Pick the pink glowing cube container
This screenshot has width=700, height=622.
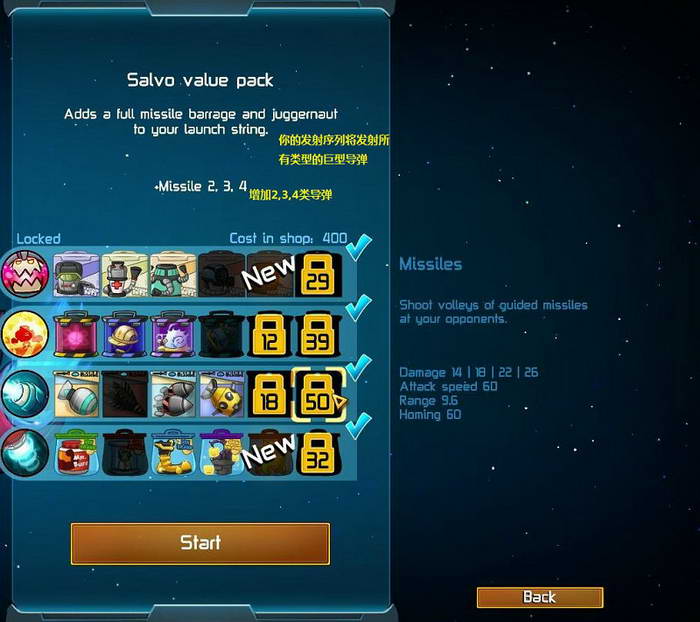tap(75, 334)
